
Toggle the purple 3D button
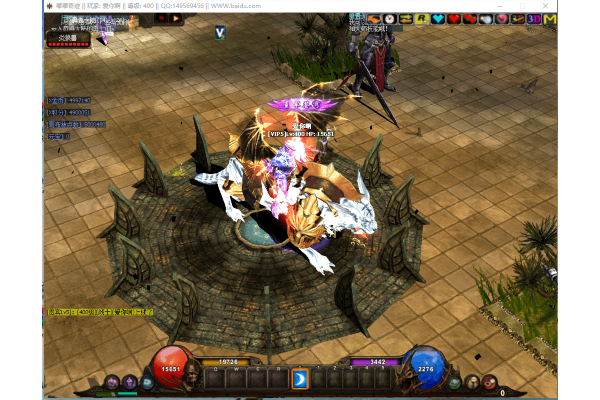point(534,19)
